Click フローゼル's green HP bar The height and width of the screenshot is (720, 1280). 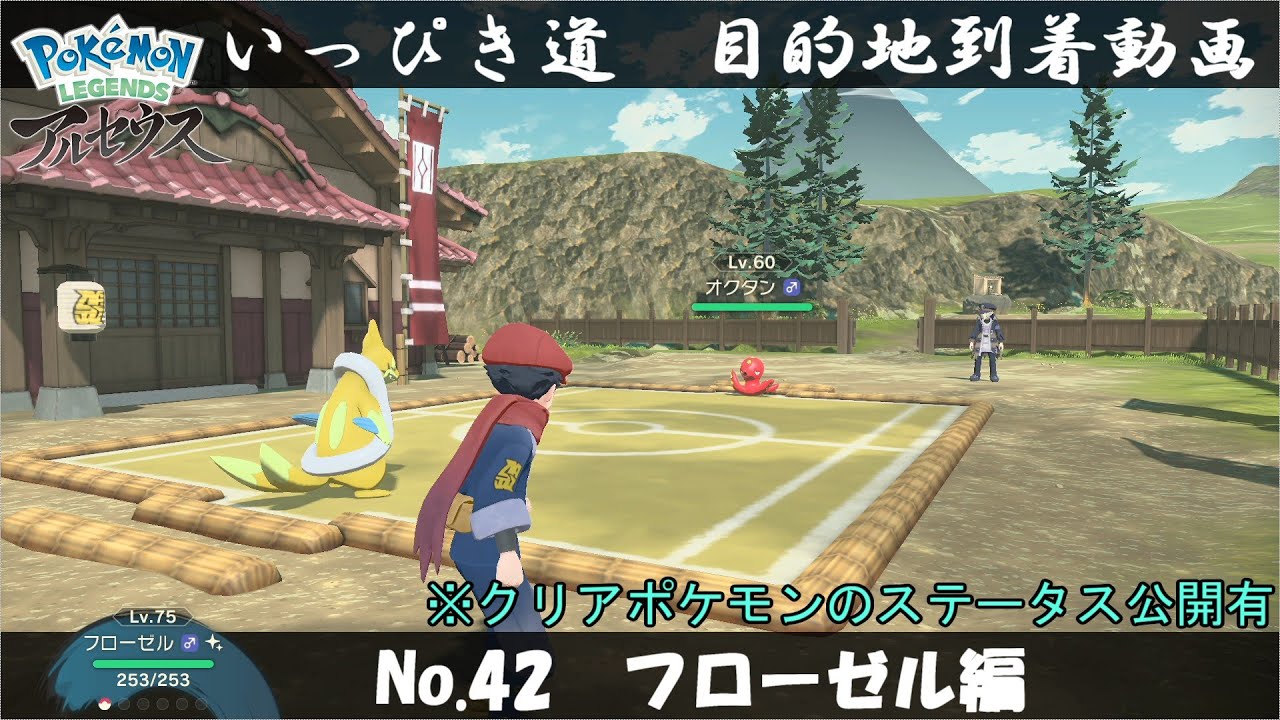pos(153,664)
